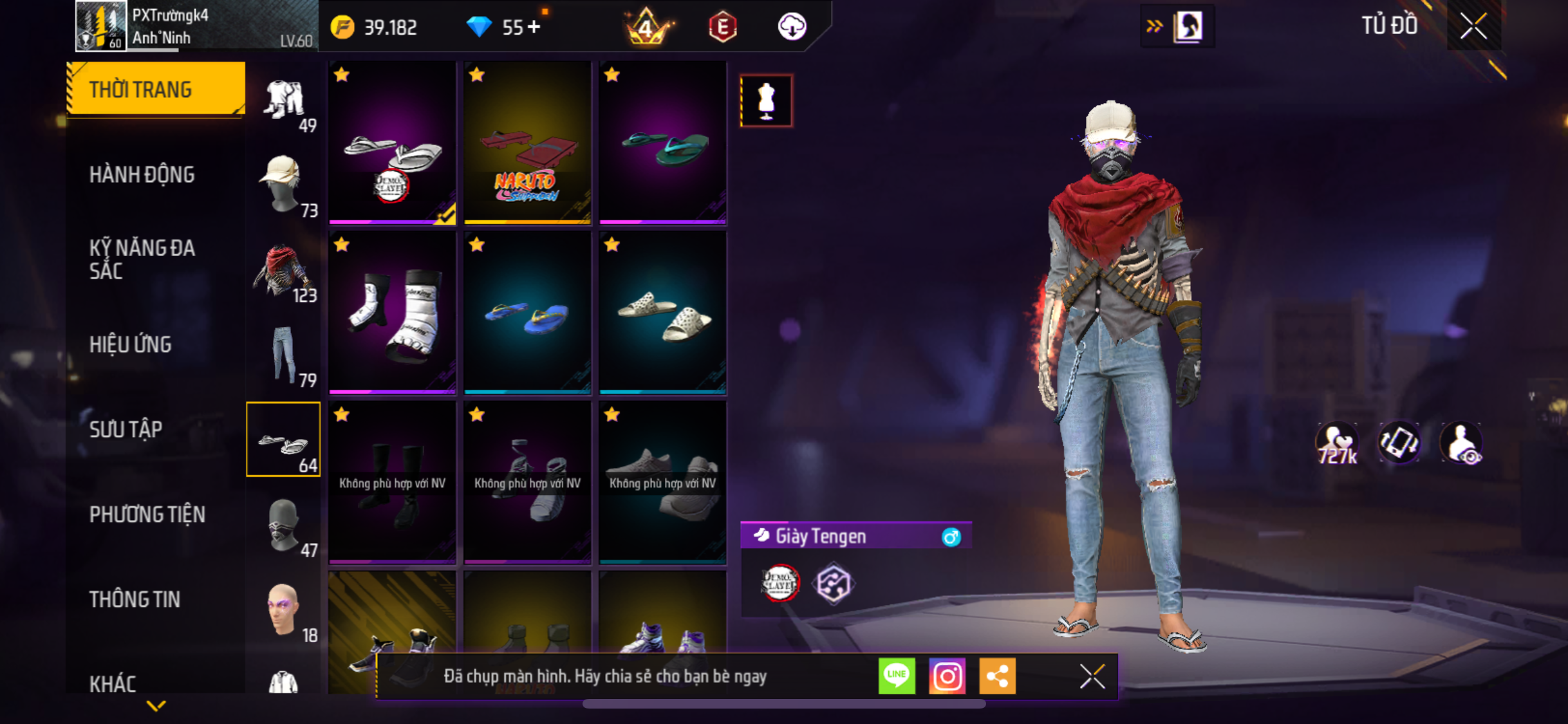Show the hats category with 73 items
Screen dimensions: 1568x724
tap(284, 185)
